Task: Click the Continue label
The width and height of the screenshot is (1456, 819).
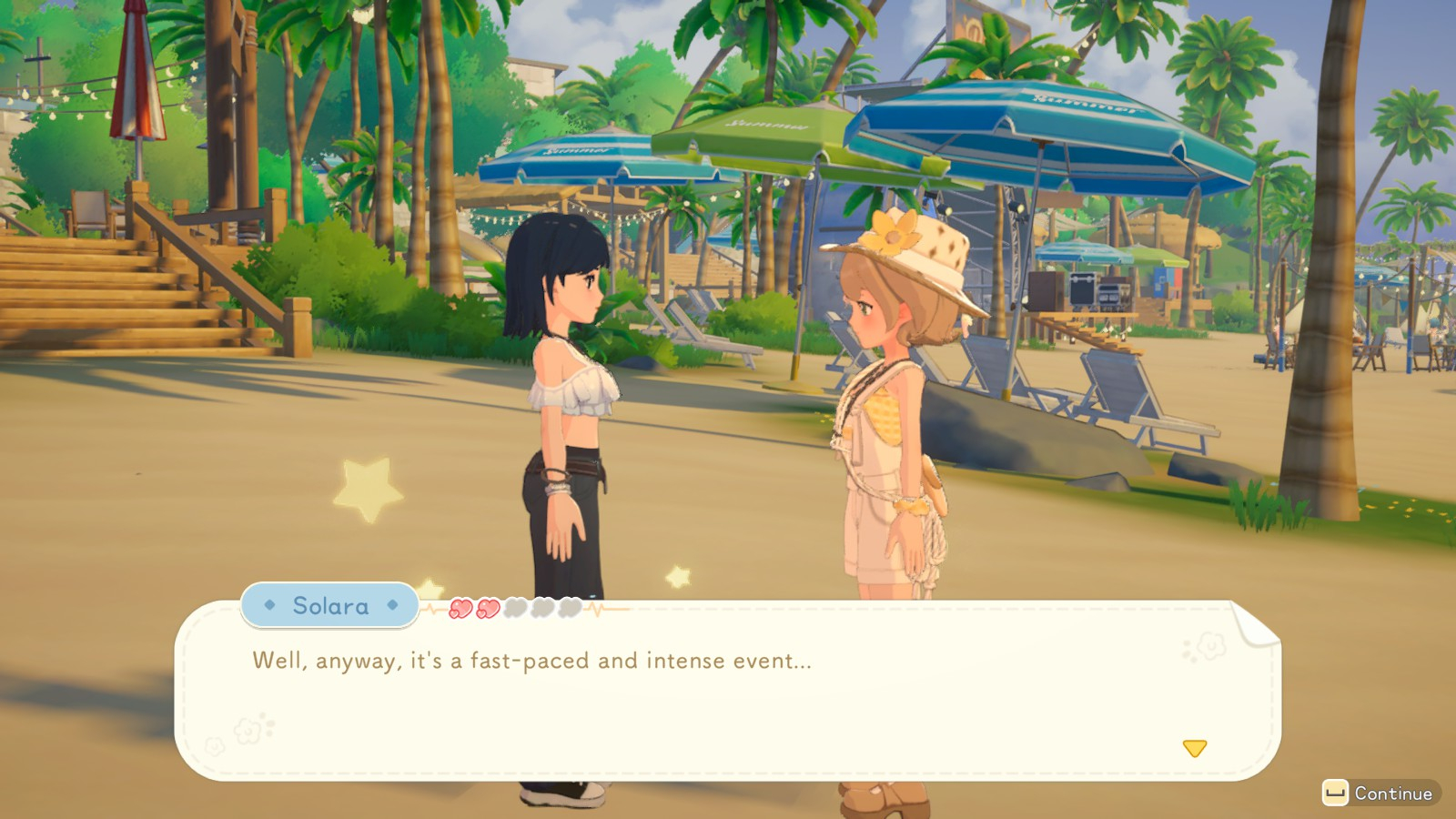Action: coord(1392,794)
